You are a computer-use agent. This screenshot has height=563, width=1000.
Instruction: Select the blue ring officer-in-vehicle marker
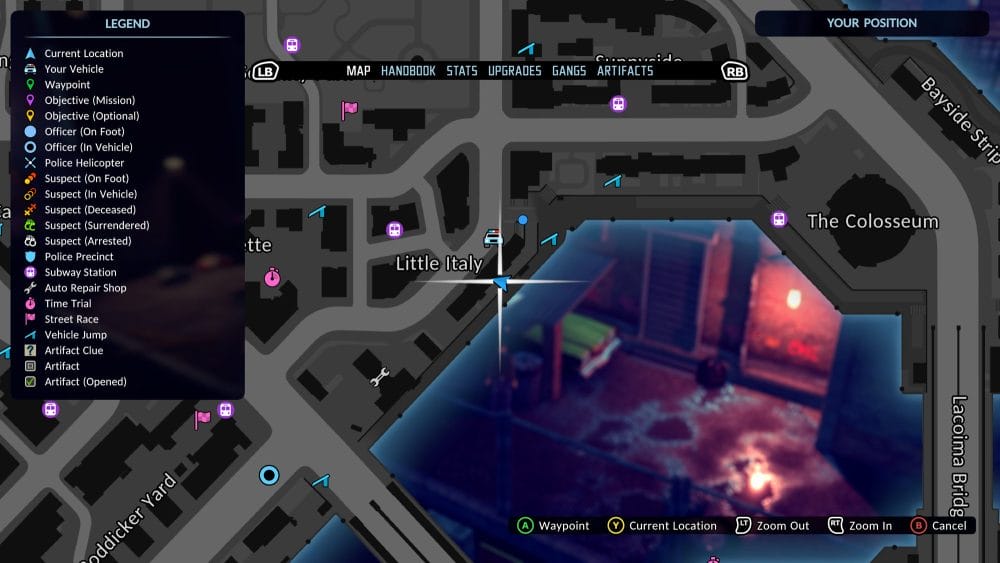(x=269, y=475)
